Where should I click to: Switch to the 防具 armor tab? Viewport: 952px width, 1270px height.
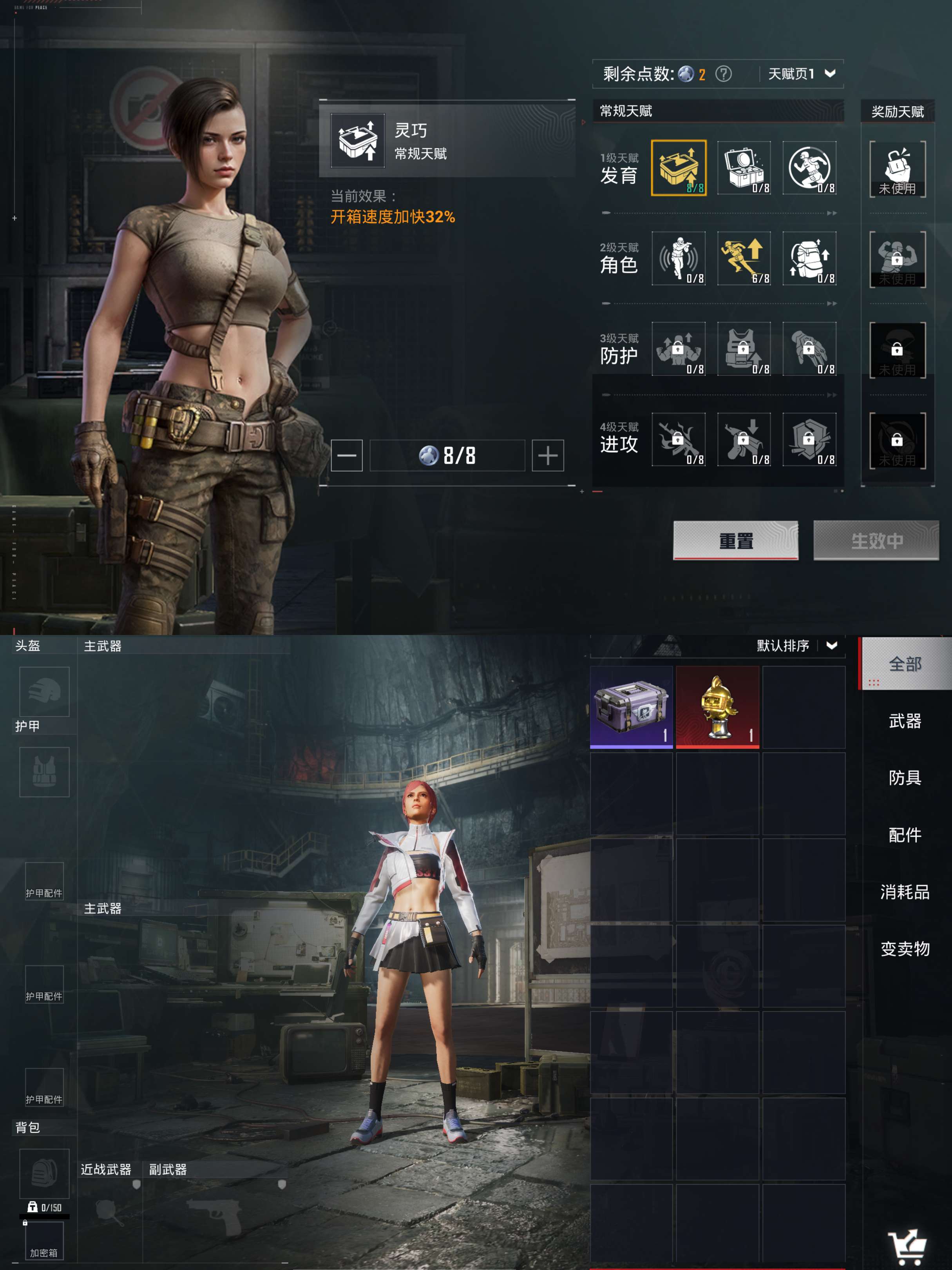coord(904,778)
